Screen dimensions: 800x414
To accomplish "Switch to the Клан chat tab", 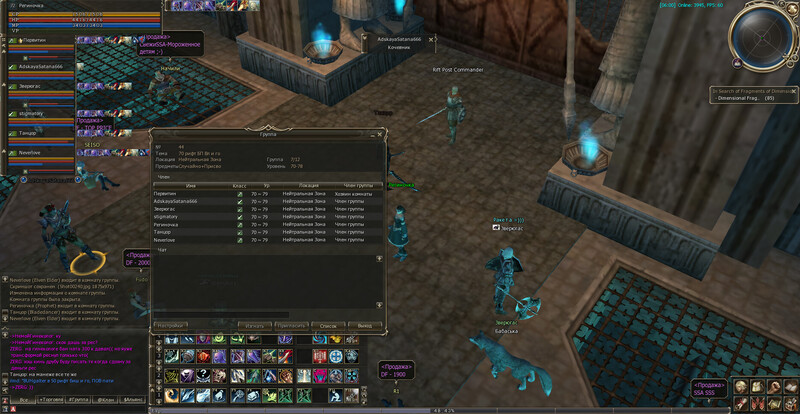I will coord(105,399).
